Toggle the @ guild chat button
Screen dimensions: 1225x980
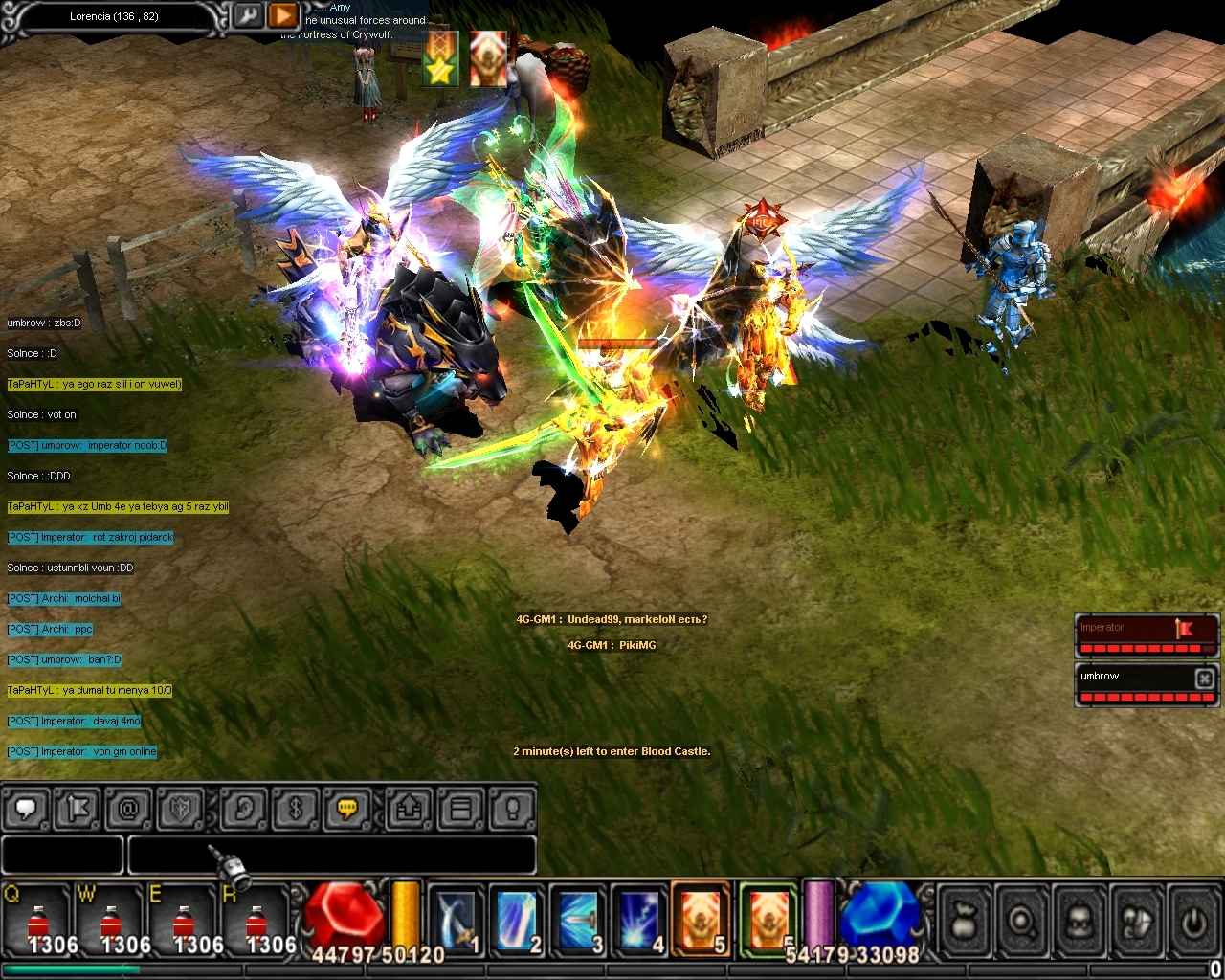click(128, 810)
